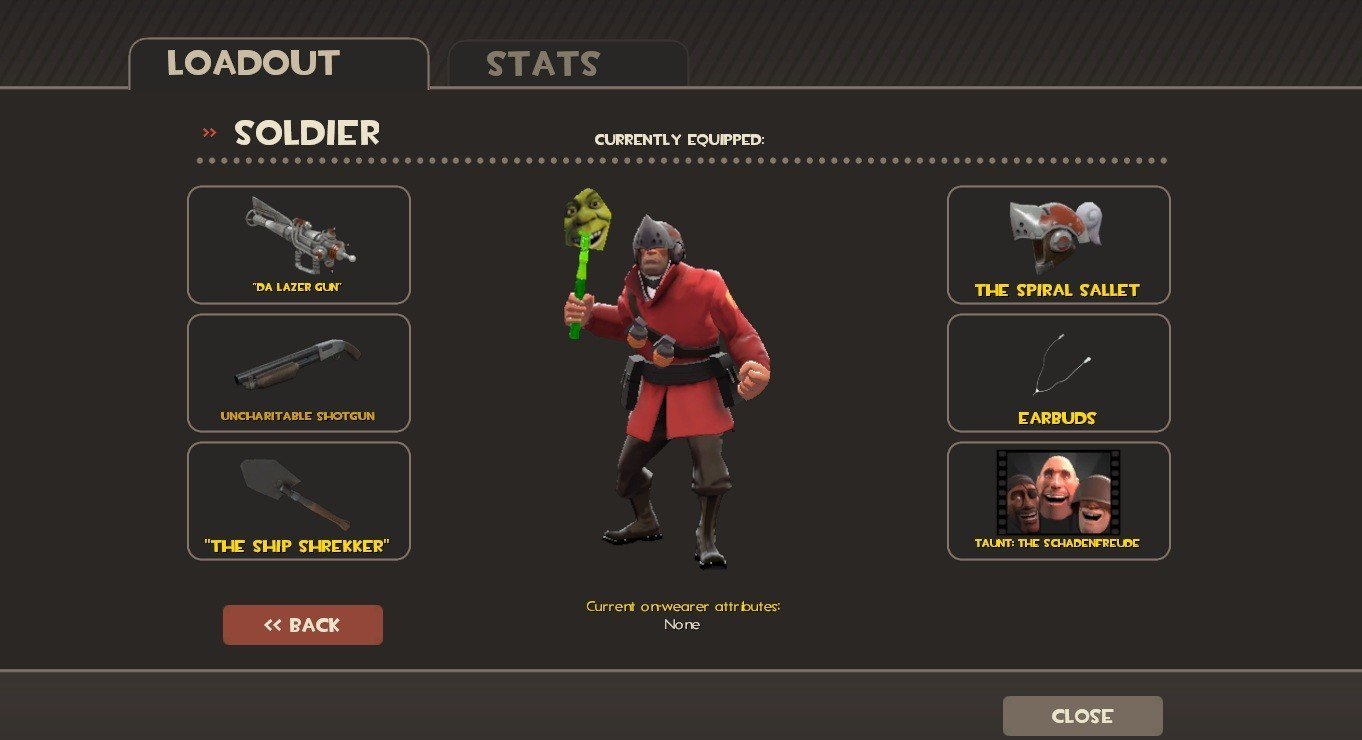
Task: Open the Taunt: The Schadenfreude slot
Action: tap(1058, 501)
